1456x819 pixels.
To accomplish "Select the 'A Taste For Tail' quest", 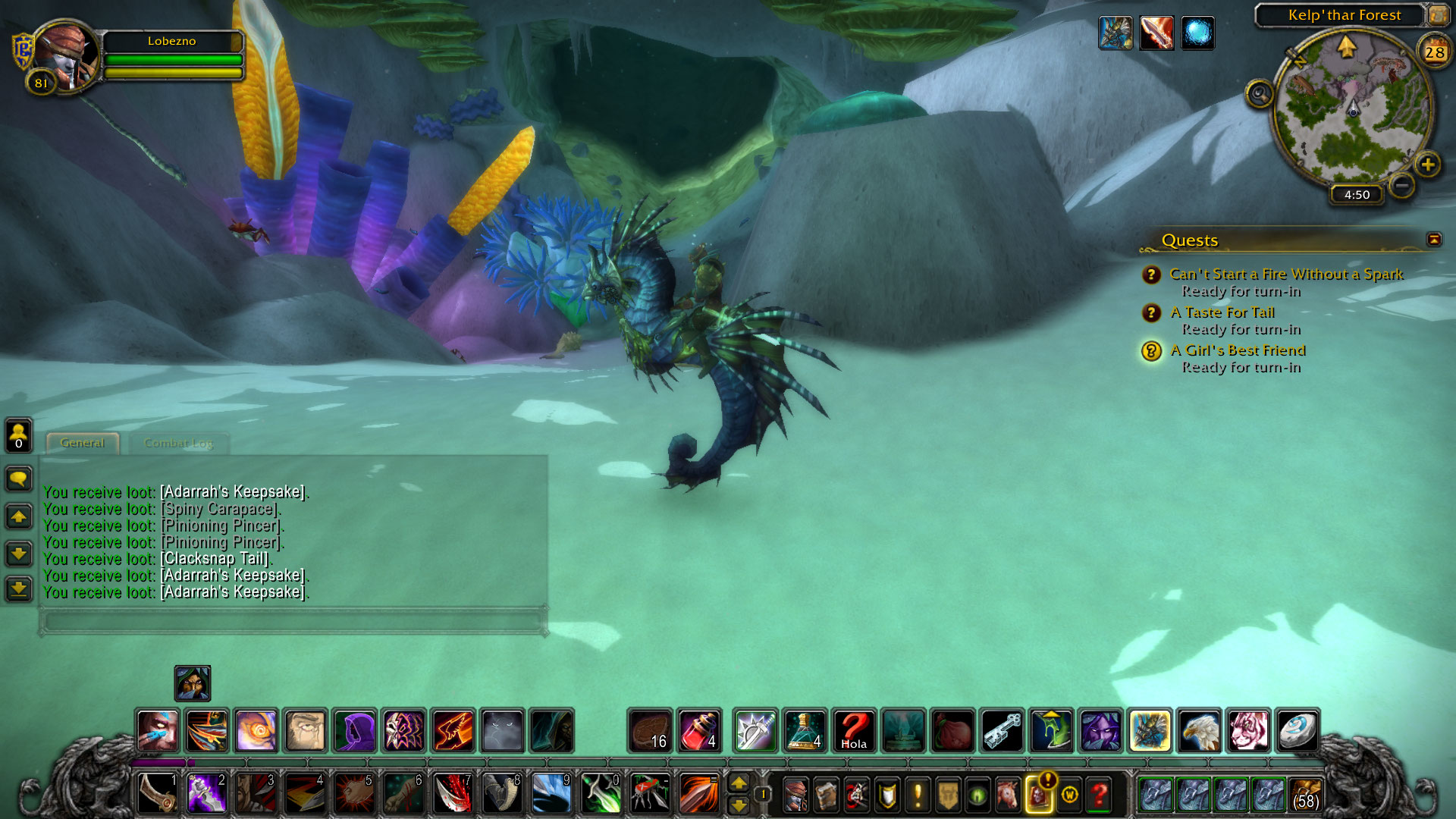I will click(x=1222, y=312).
